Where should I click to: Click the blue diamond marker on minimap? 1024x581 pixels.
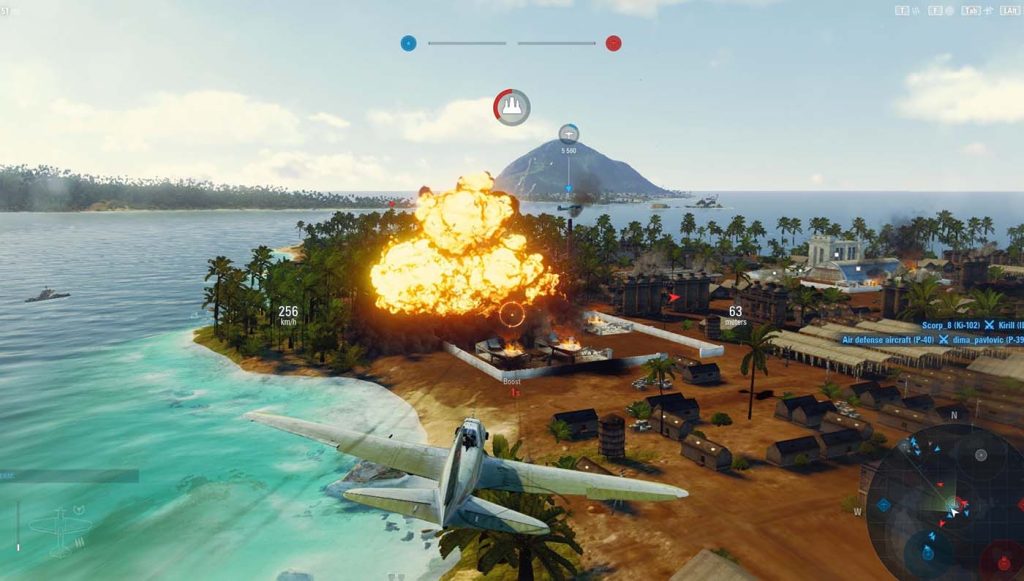pyautogui.click(x=884, y=505)
